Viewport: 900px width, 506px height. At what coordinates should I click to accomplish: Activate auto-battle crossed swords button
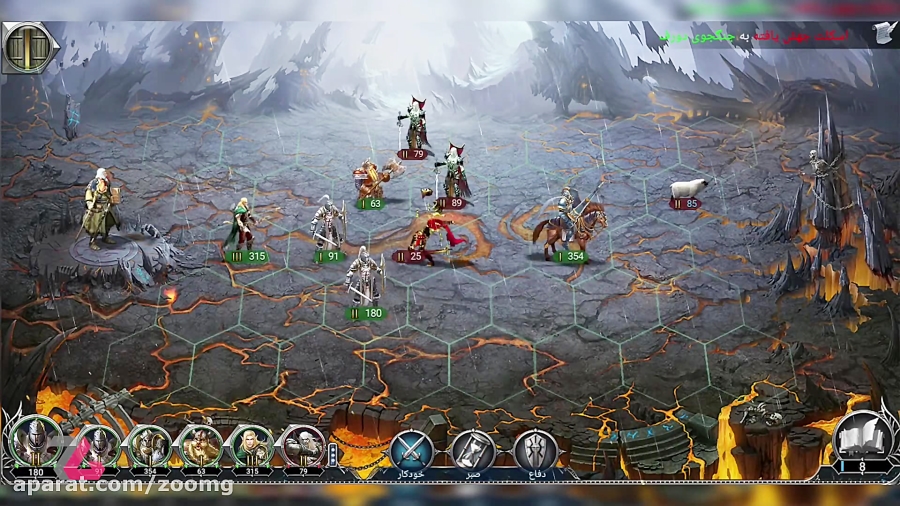411,448
